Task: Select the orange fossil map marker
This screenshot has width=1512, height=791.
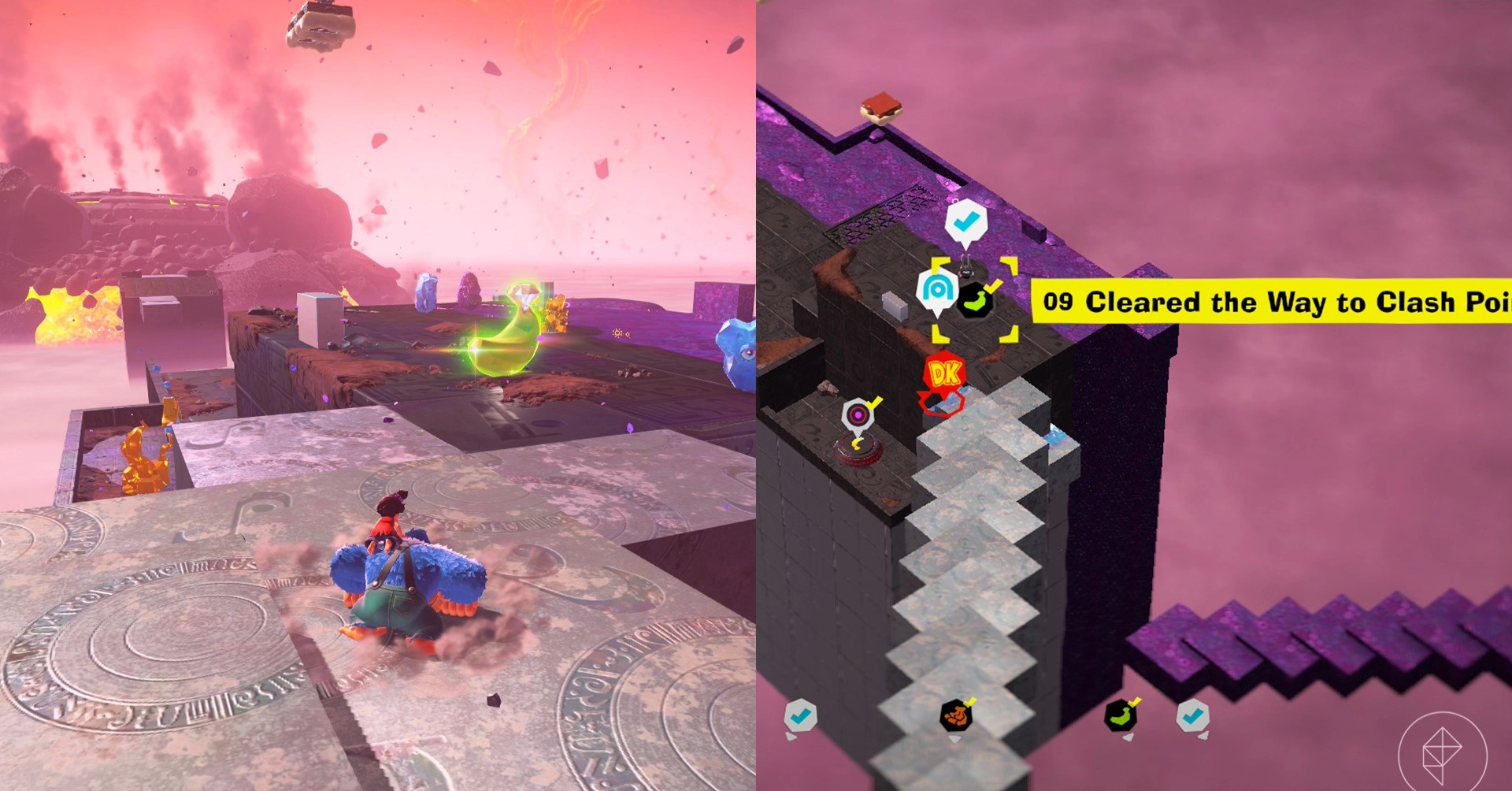Action: coord(956,715)
